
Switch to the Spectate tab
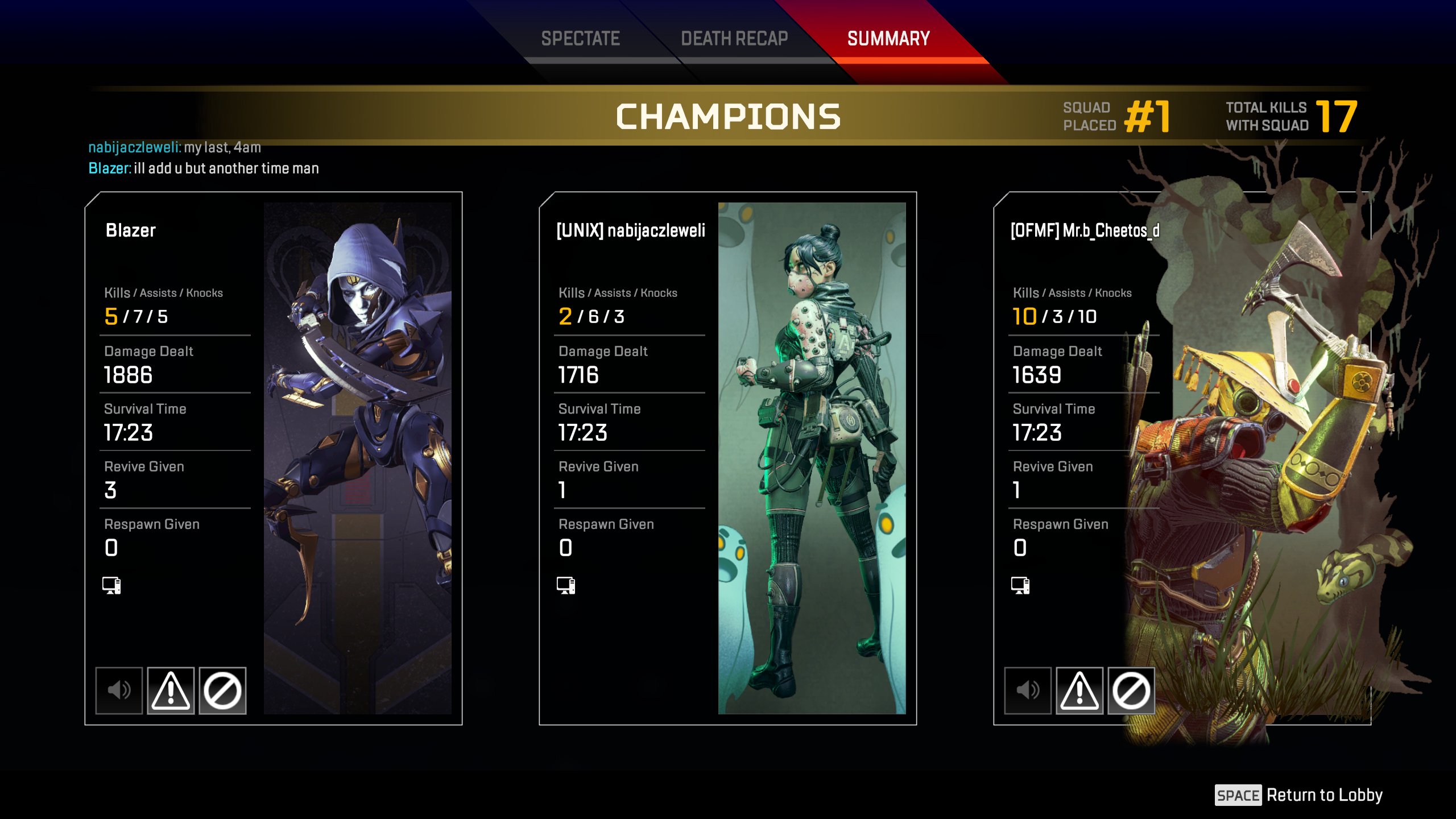point(580,39)
